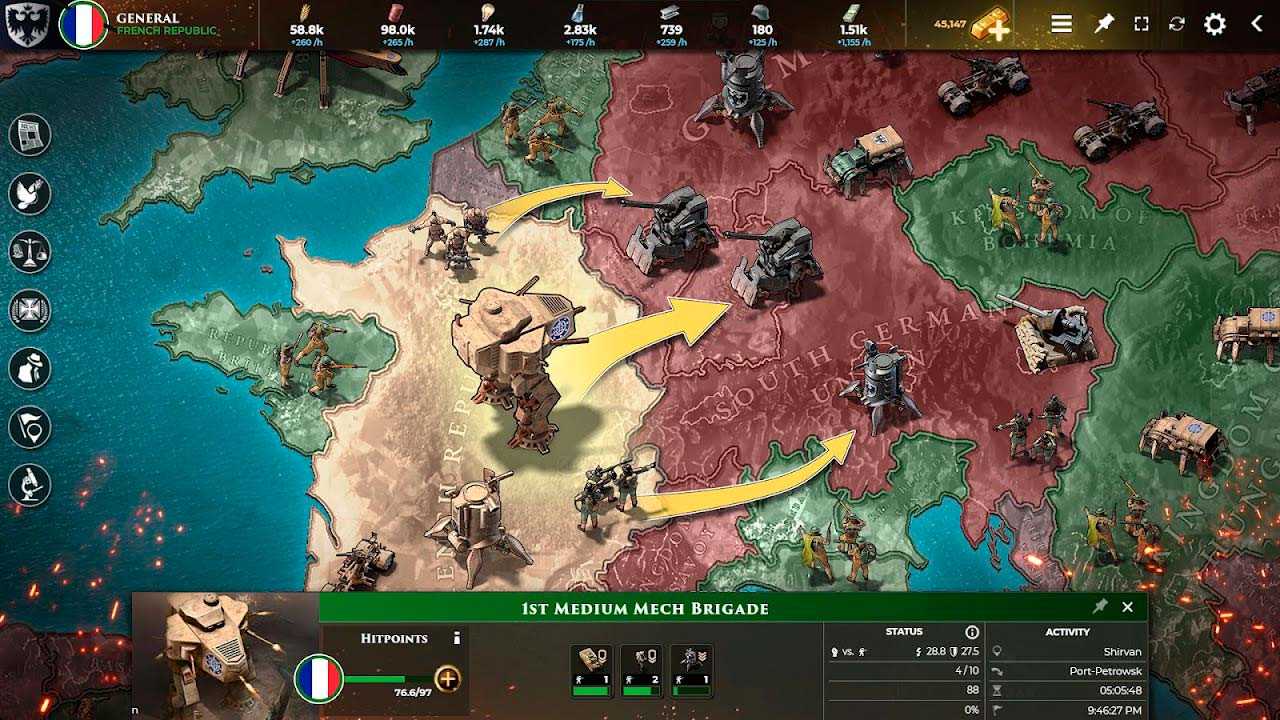Close the 1st Medium Mech Brigade panel
The height and width of the screenshot is (720, 1280).
[x=1128, y=607]
